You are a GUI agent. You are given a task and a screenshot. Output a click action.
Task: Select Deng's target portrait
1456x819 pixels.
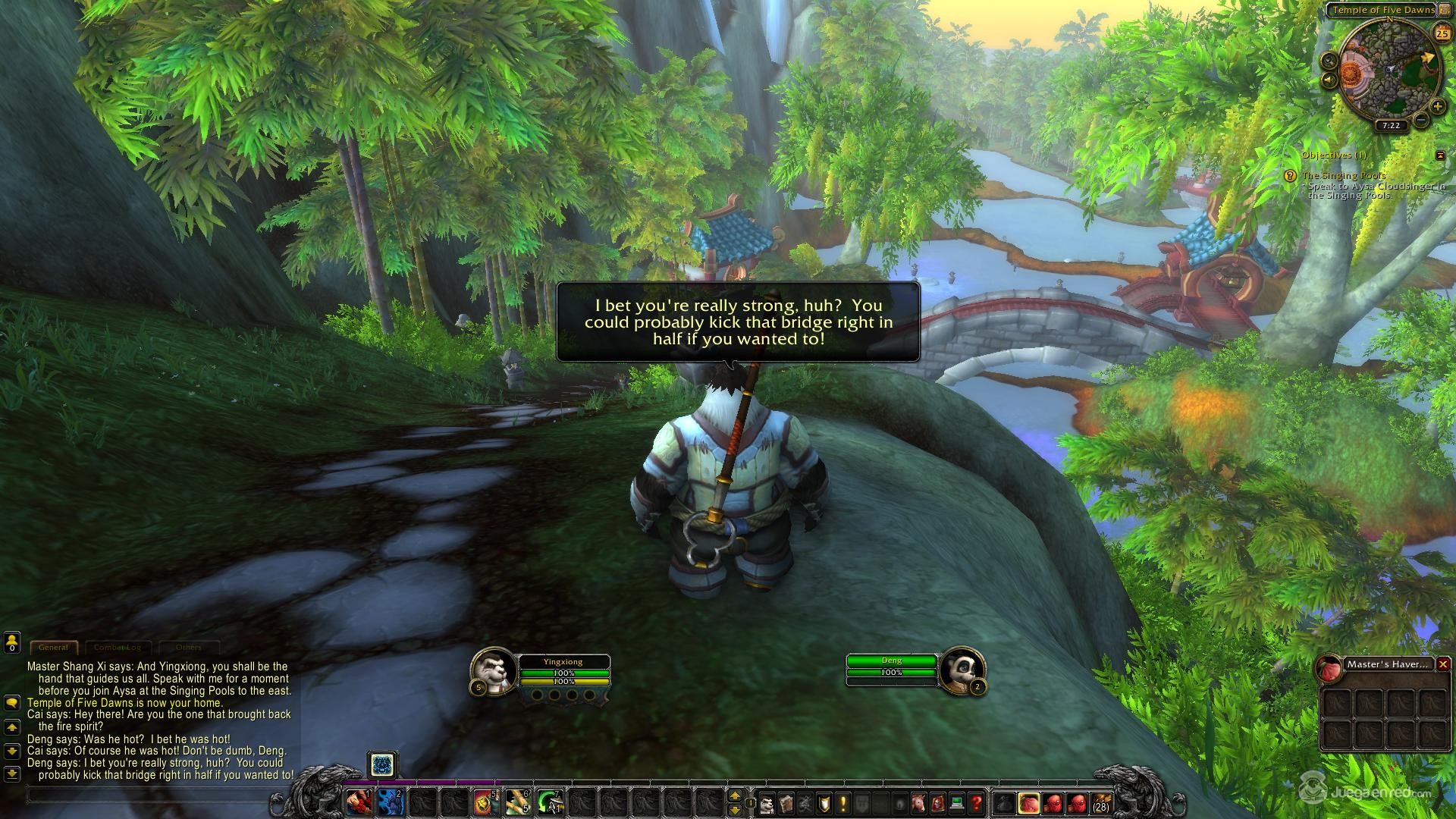coord(962,669)
